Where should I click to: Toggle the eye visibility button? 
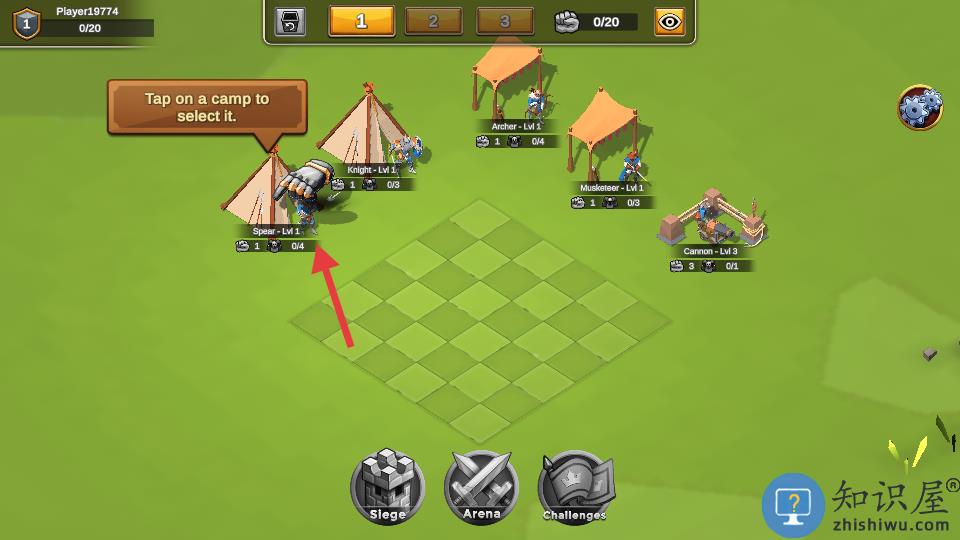click(x=669, y=21)
